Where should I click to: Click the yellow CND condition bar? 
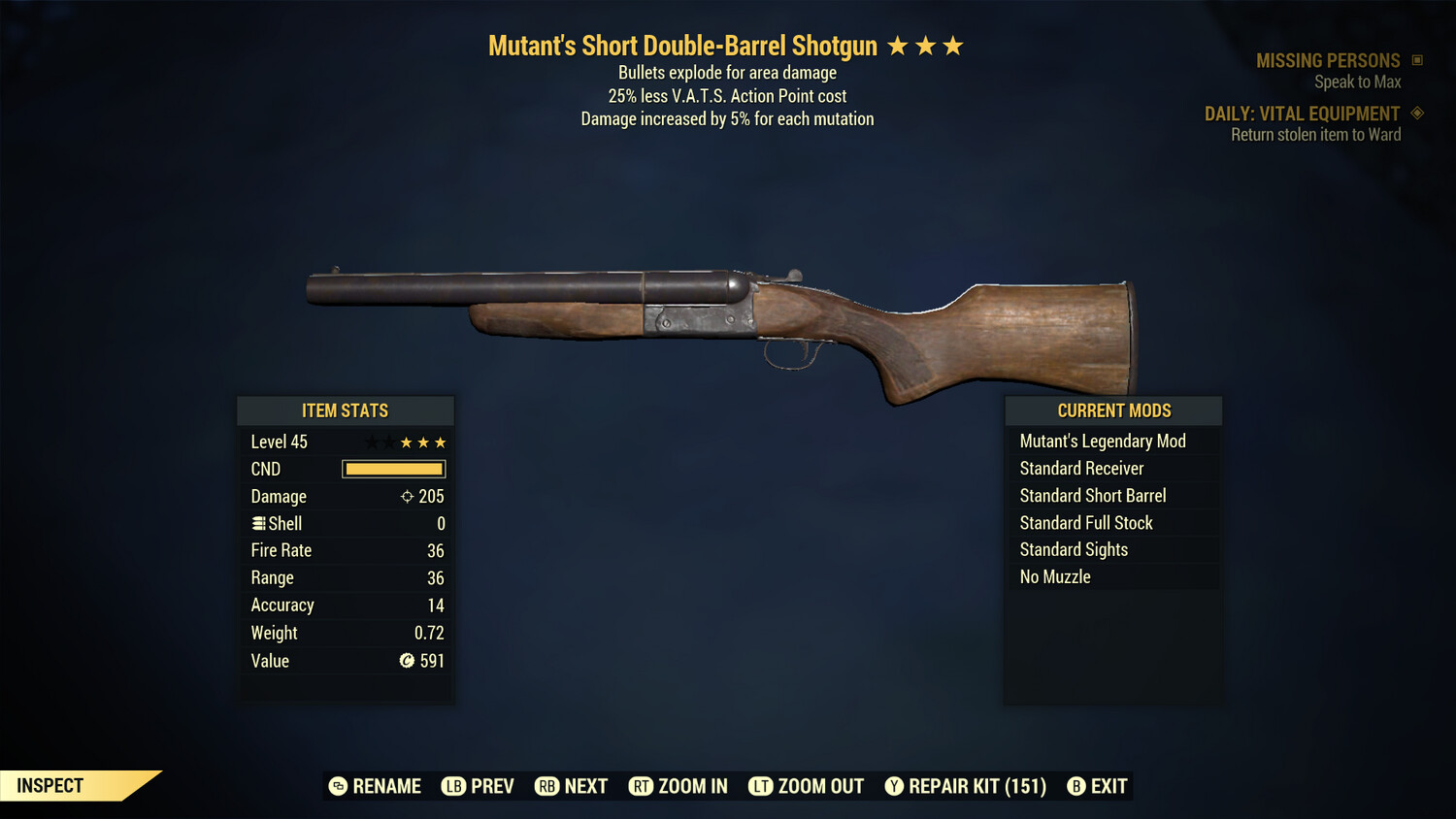click(x=393, y=469)
